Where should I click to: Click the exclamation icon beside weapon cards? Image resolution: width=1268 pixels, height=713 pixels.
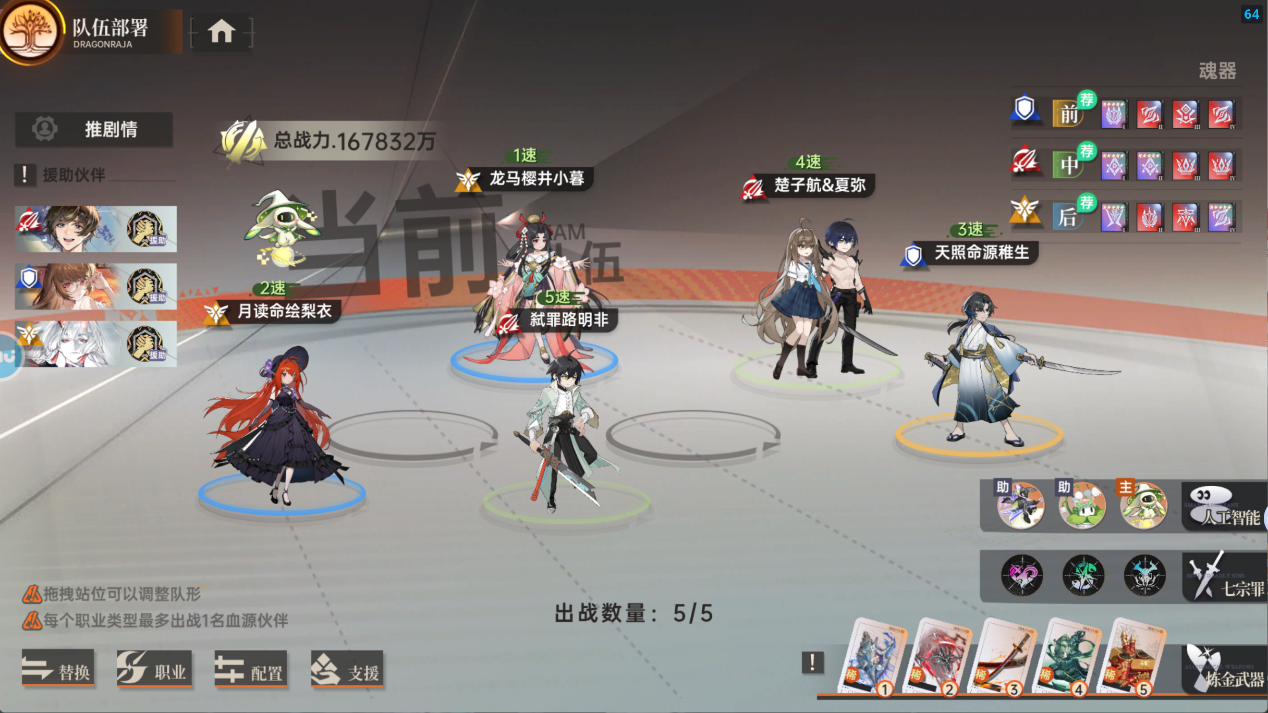(813, 662)
